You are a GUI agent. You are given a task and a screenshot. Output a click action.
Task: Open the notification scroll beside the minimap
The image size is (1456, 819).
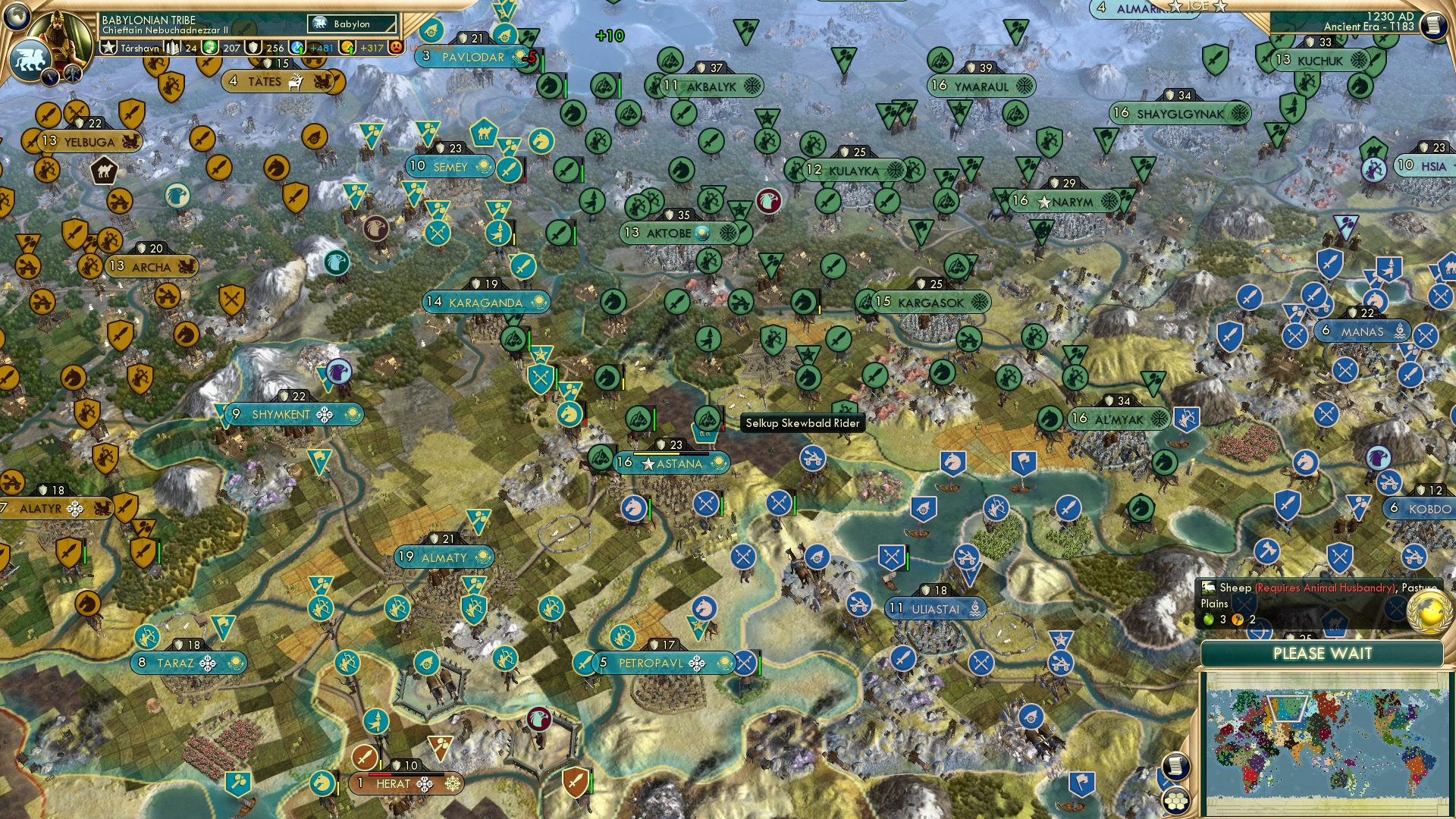click(1175, 766)
